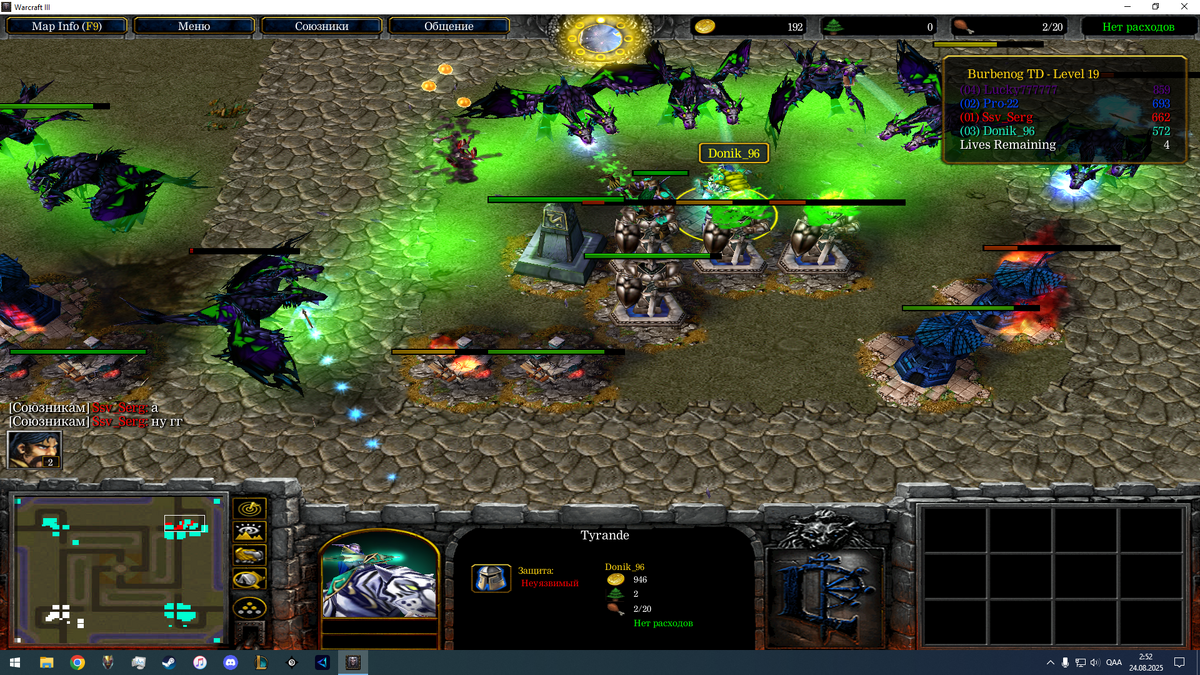This screenshot has height=675, width=1200.
Task: Open Discord from the Windows taskbar
Action: tap(231, 662)
